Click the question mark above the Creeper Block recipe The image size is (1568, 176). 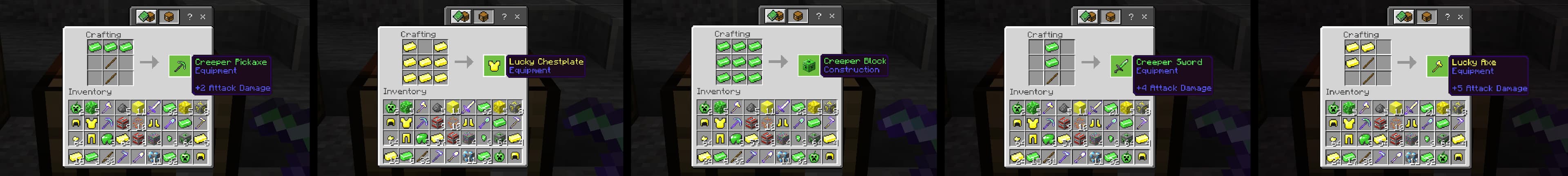tap(818, 16)
